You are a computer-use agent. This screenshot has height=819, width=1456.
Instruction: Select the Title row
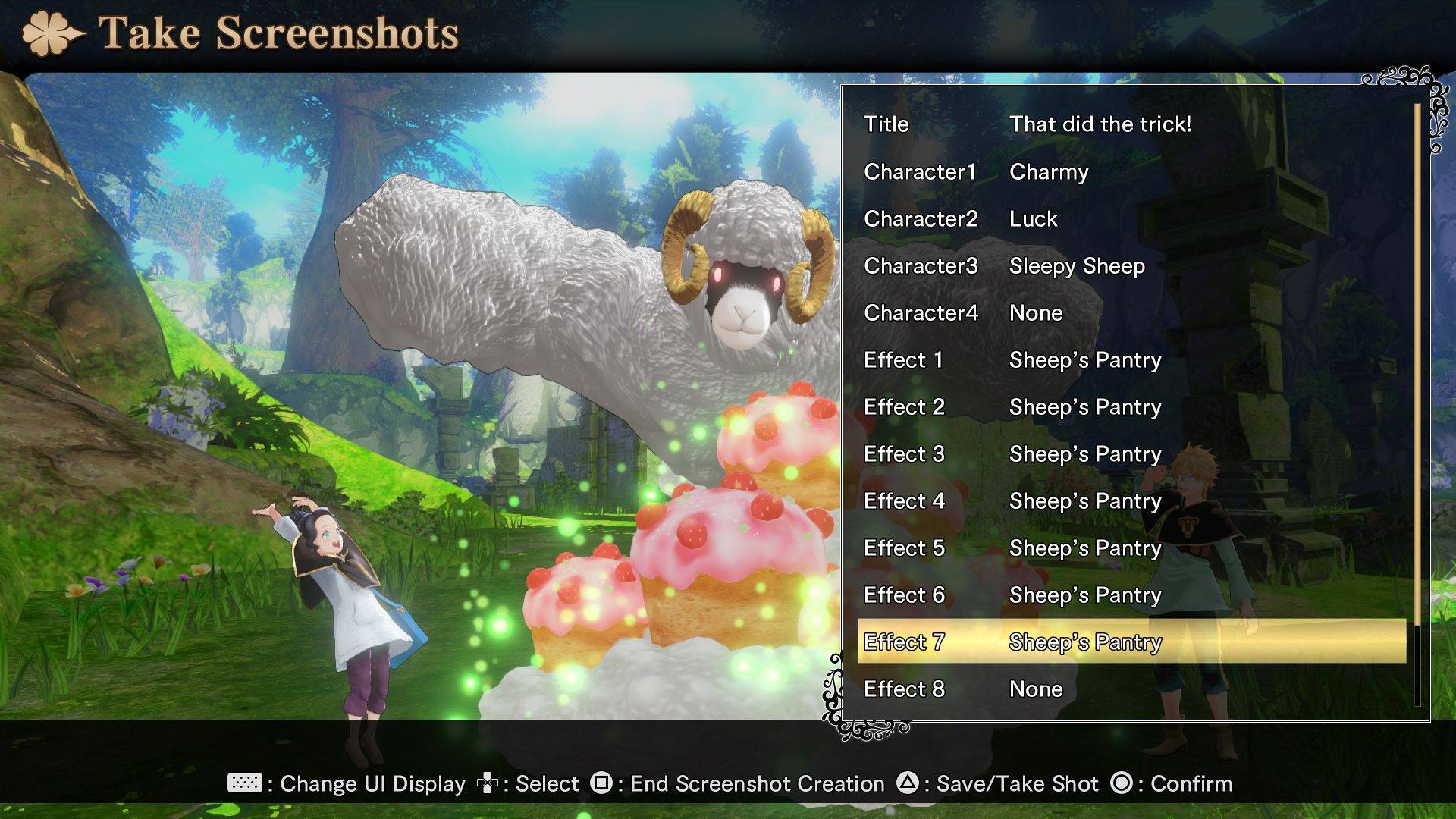(1130, 124)
